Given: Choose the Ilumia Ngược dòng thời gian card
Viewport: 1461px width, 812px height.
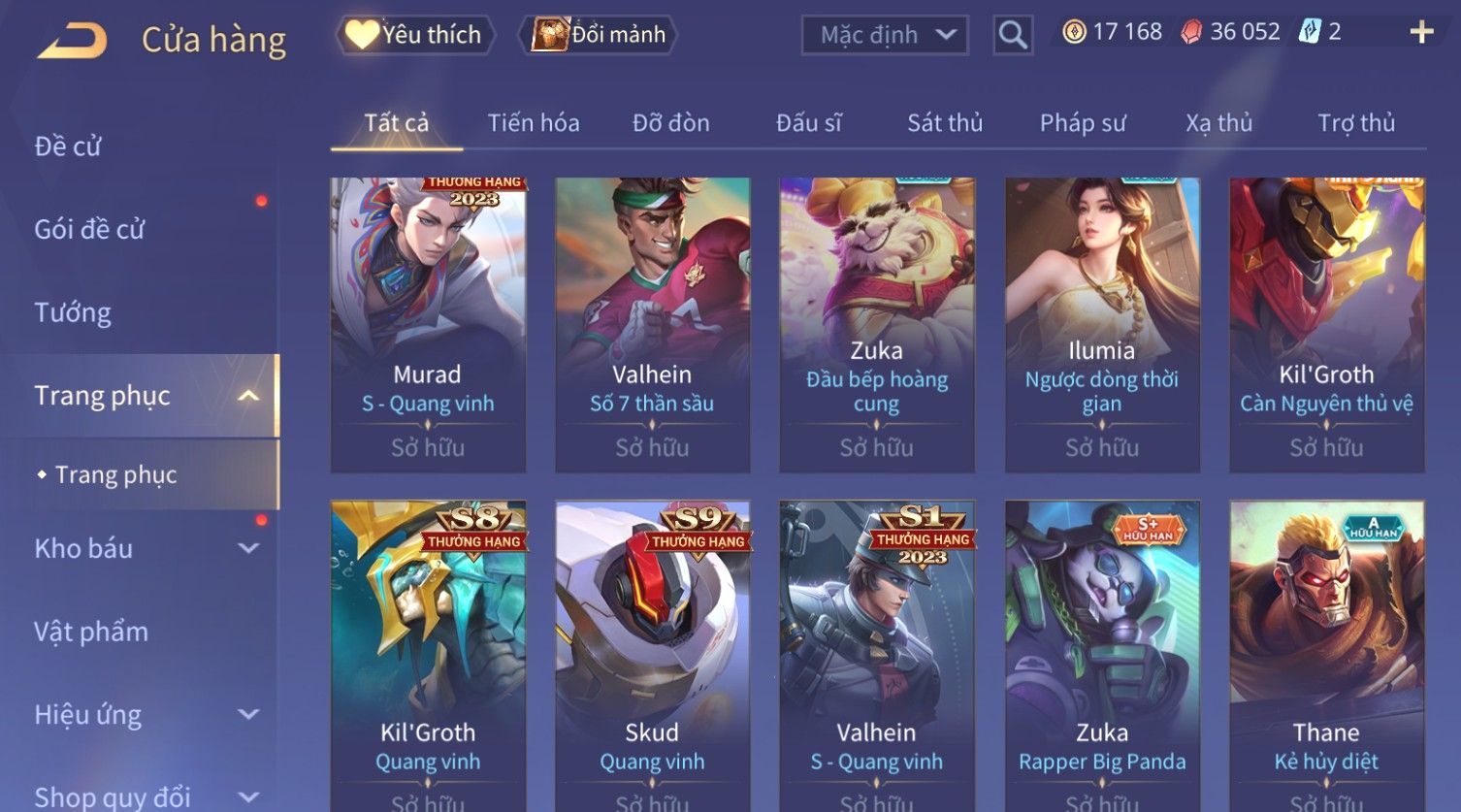Looking at the screenshot, I should click(1102, 324).
